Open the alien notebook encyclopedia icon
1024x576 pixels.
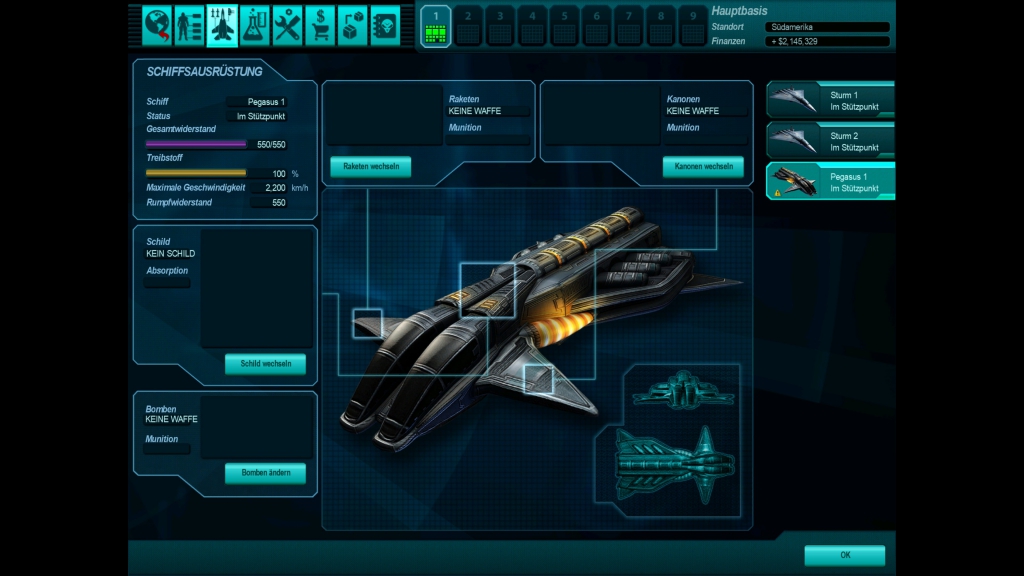385,24
